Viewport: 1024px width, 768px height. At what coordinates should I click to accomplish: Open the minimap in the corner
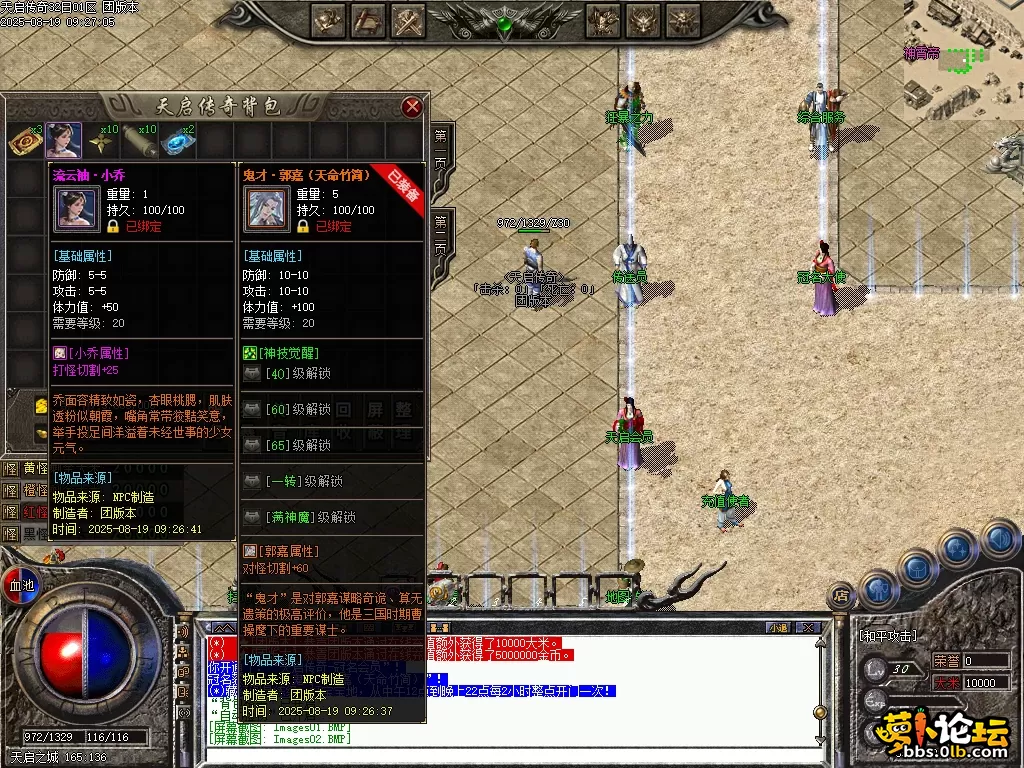pos(964,55)
